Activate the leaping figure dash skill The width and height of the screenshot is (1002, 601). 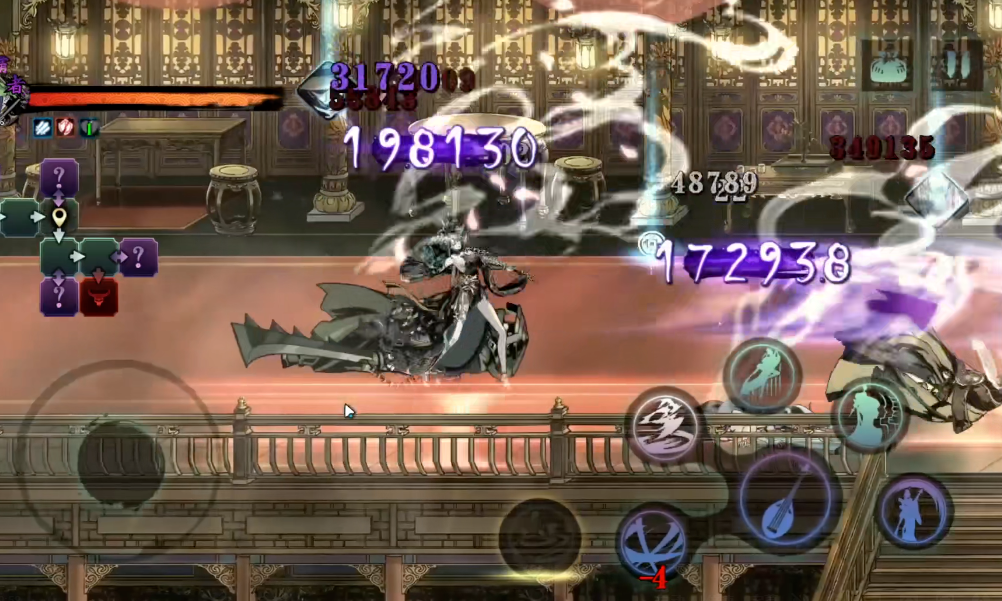762,375
